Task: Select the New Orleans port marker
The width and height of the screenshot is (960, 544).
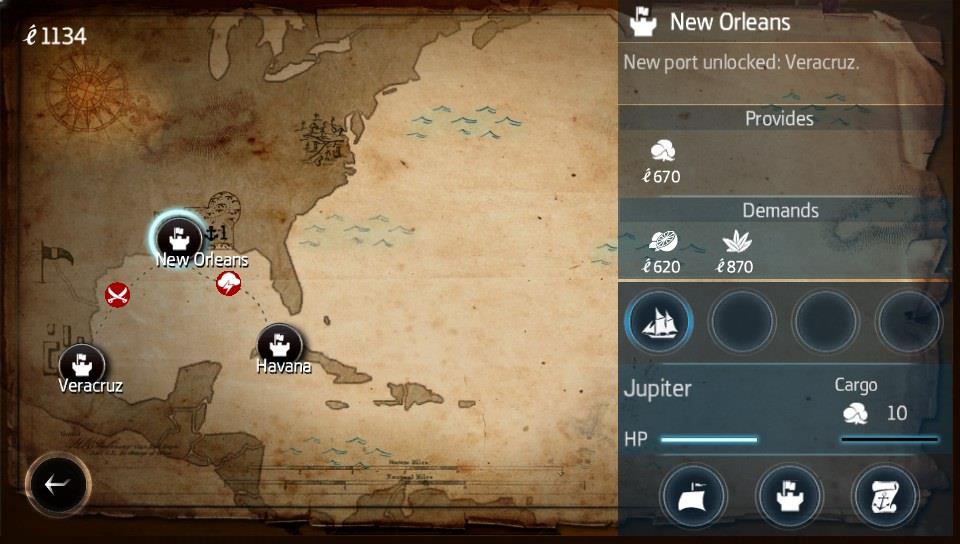Action: click(x=179, y=236)
